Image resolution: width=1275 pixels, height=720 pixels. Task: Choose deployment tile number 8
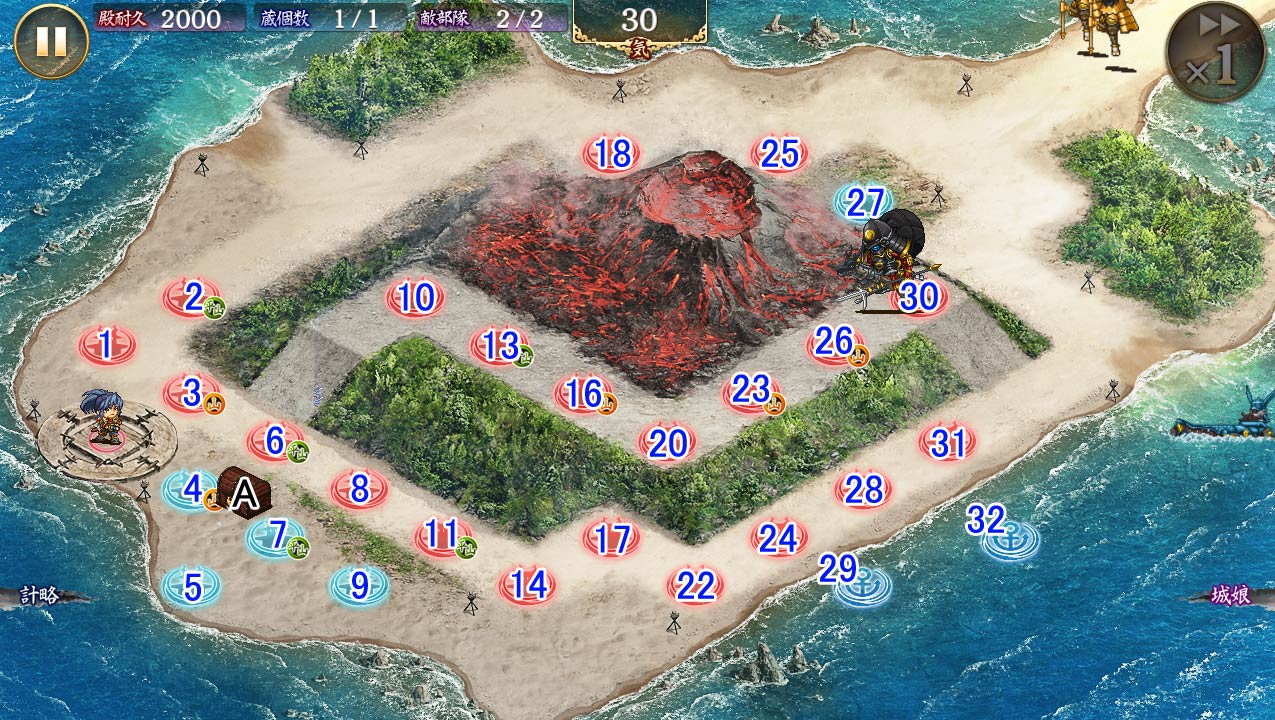(x=359, y=490)
